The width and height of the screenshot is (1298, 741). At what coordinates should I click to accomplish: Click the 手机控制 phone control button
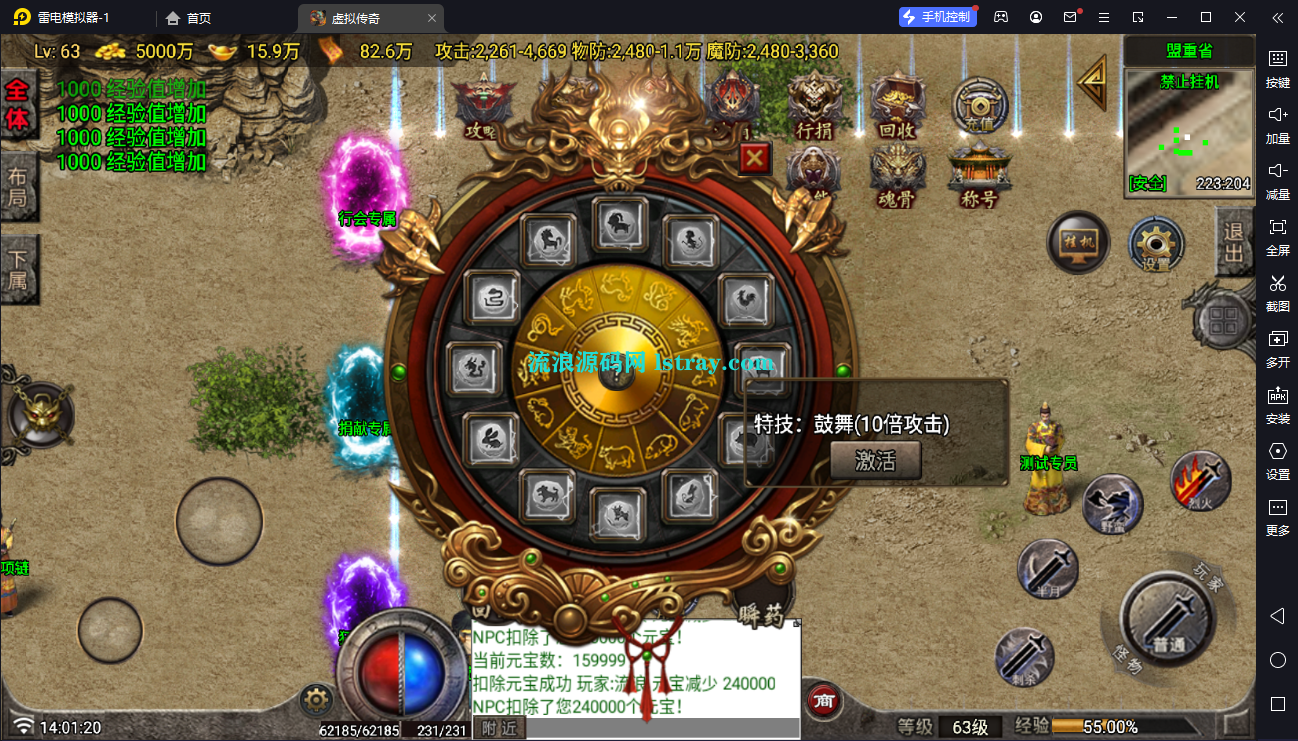(936, 17)
